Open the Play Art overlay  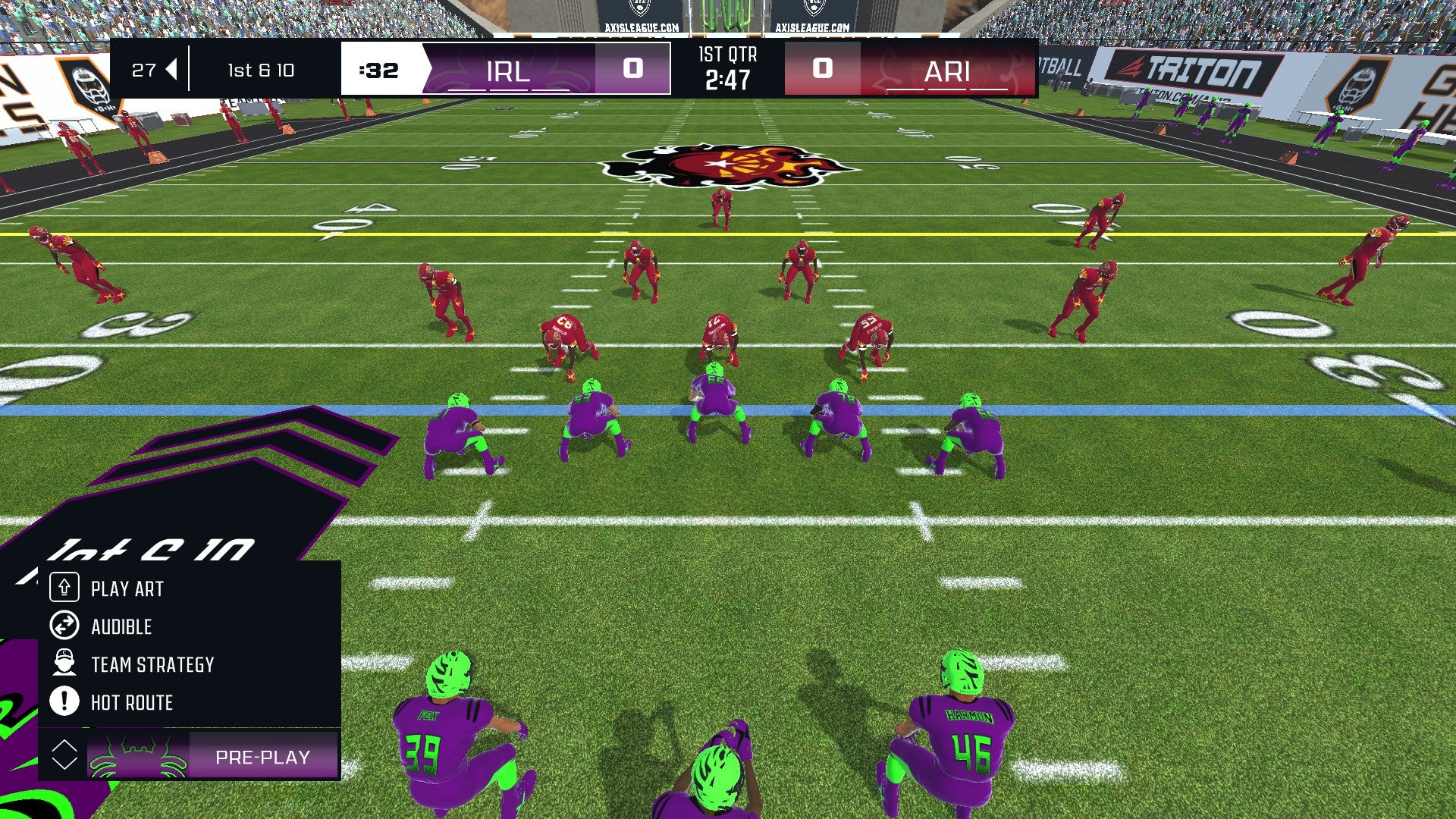(127, 588)
